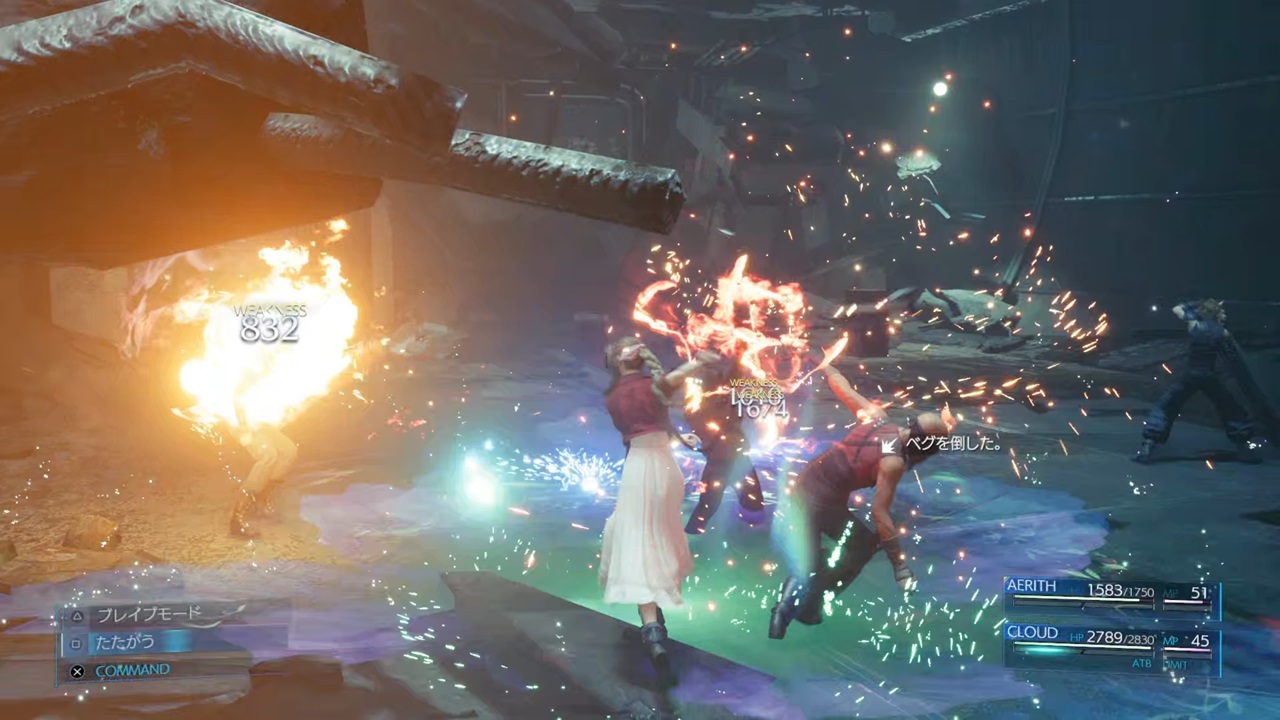Select the ブレイブモード command option
The width and height of the screenshot is (1280, 720).
[150, 612]
